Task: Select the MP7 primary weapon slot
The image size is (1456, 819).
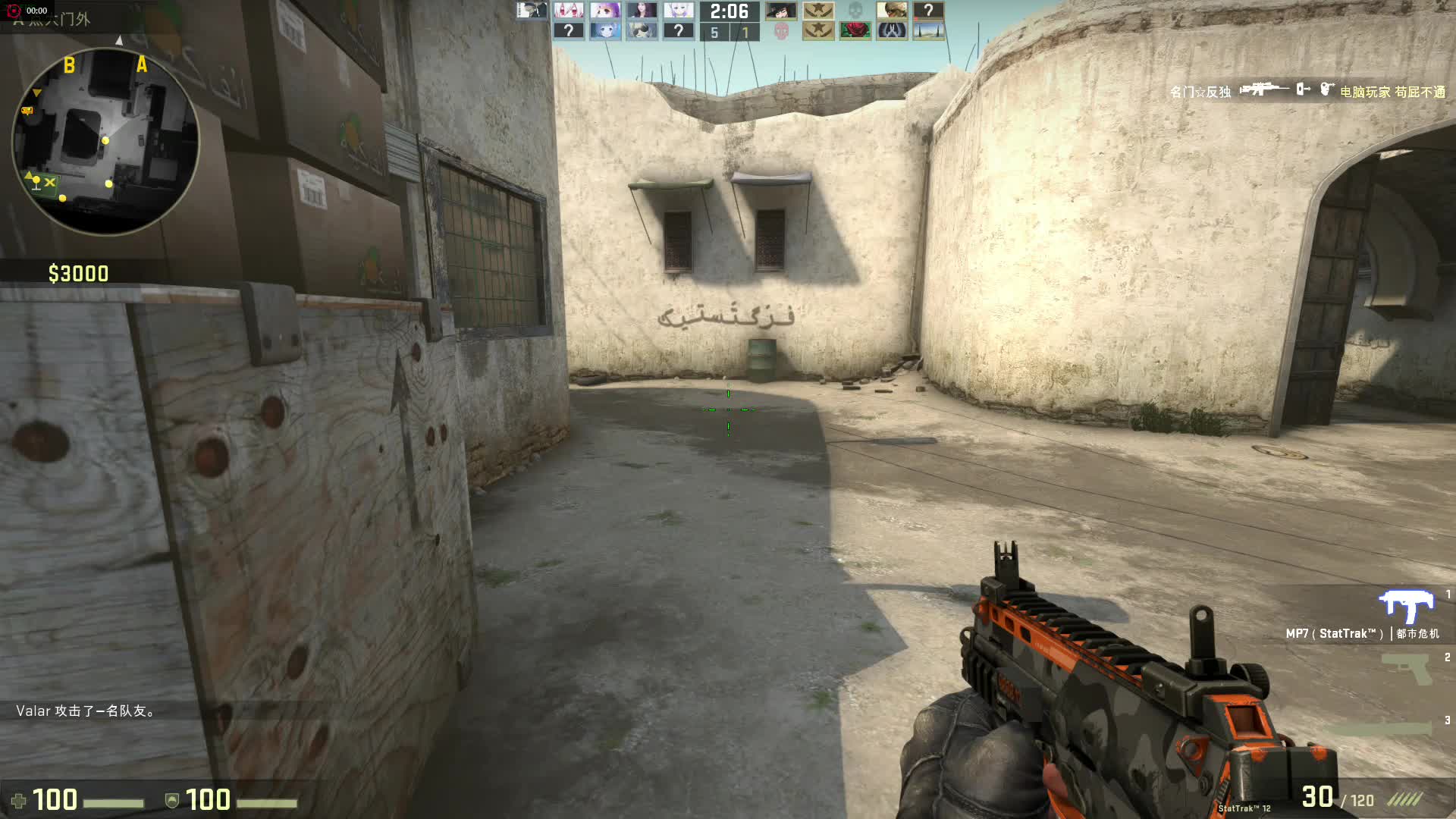Action: (1405, 607)
